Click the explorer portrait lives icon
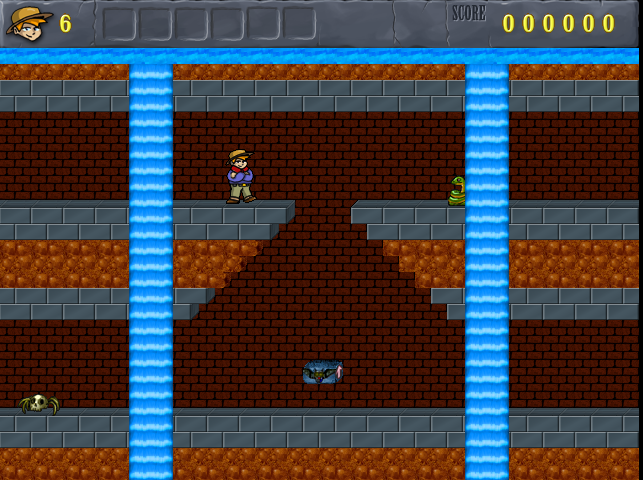 pos(29,23)
